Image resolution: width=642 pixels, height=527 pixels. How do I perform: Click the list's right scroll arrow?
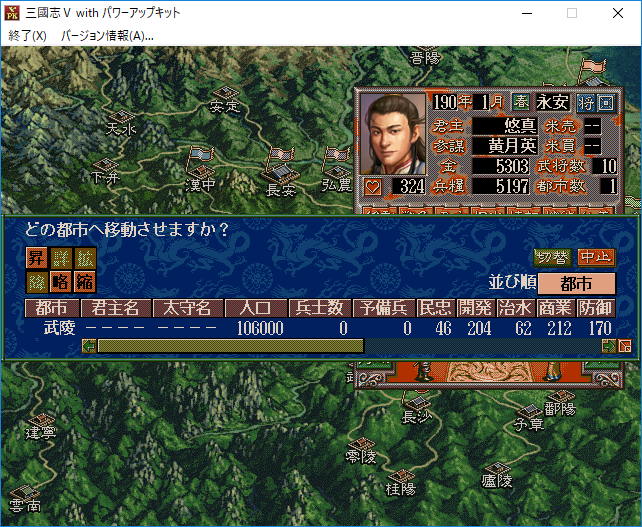(608, 346)
